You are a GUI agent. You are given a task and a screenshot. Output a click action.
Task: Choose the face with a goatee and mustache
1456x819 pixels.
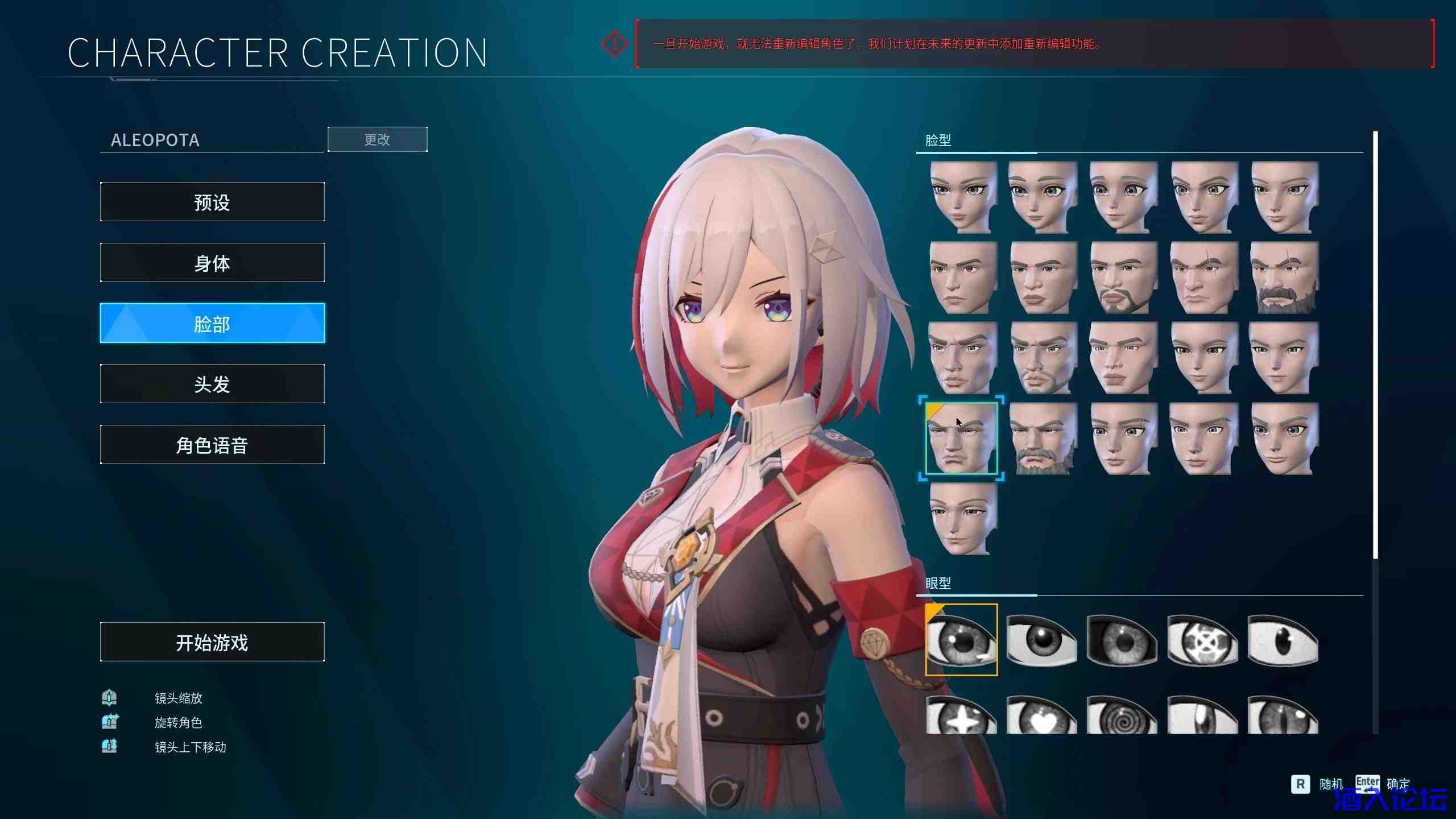tap(1123, 278)
